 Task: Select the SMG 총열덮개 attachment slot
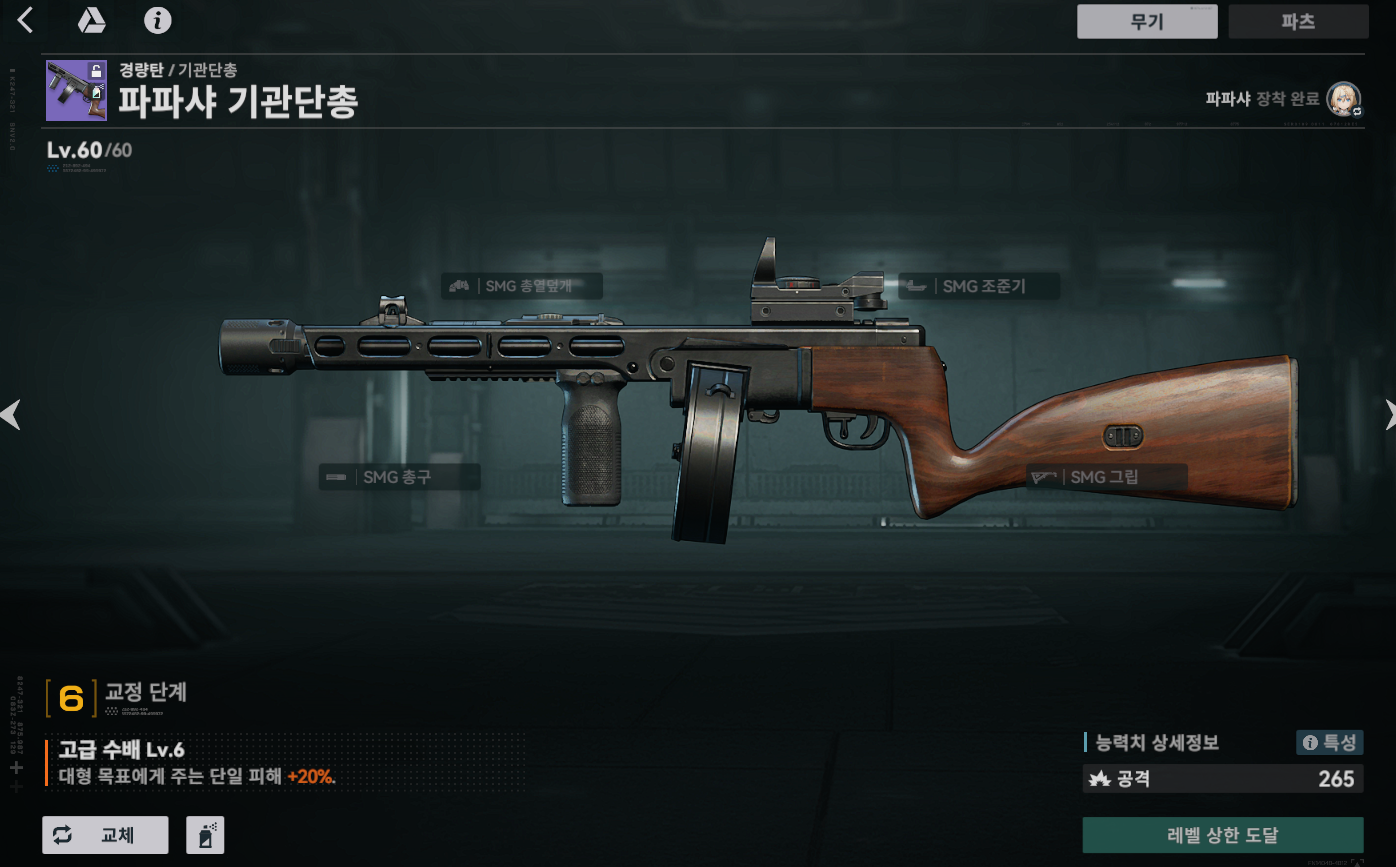point(522,286)
